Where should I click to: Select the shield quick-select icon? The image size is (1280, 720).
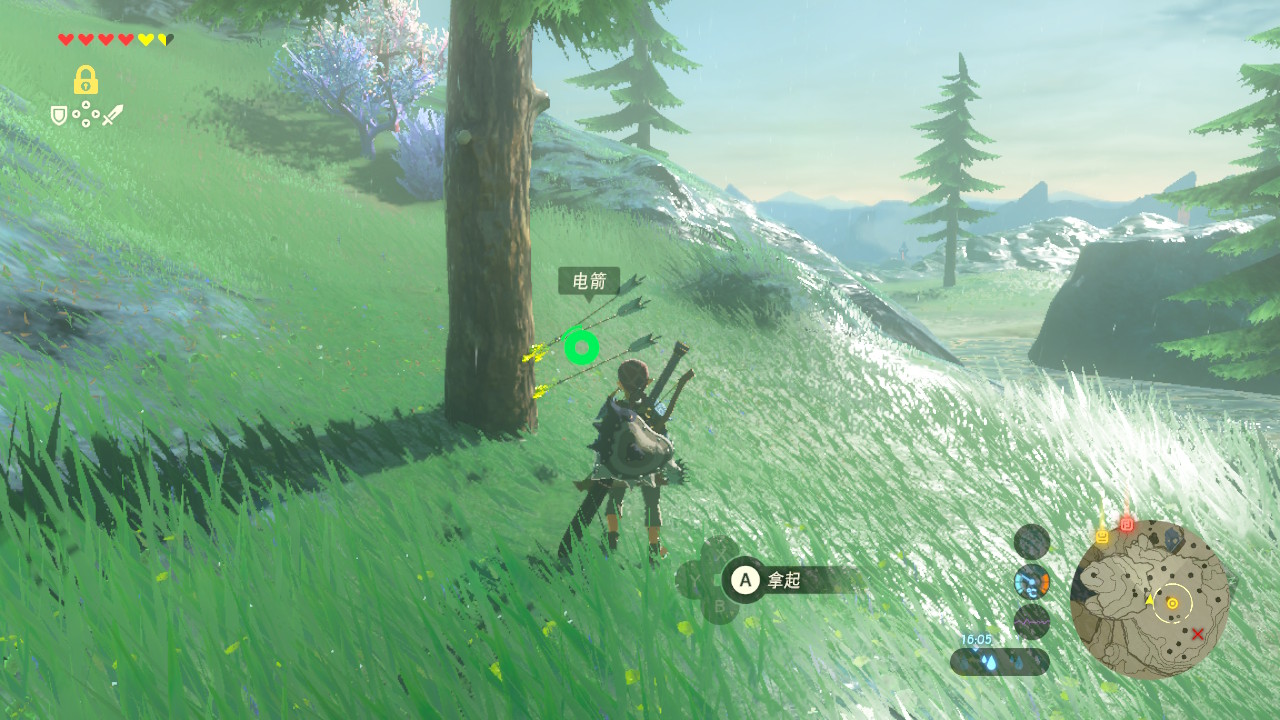[x=59, y=116]
